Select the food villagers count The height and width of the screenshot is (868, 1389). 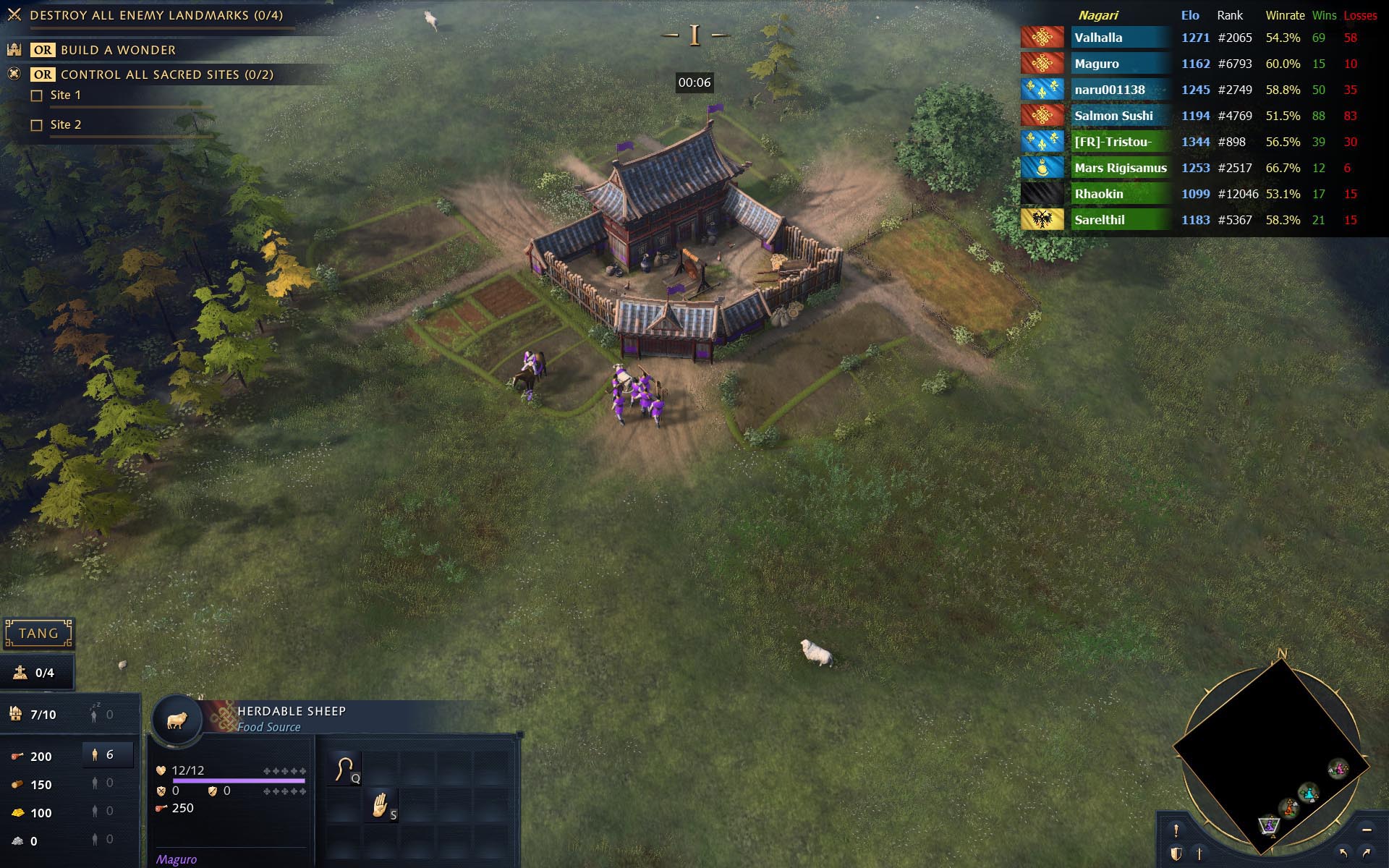point(107,755)
